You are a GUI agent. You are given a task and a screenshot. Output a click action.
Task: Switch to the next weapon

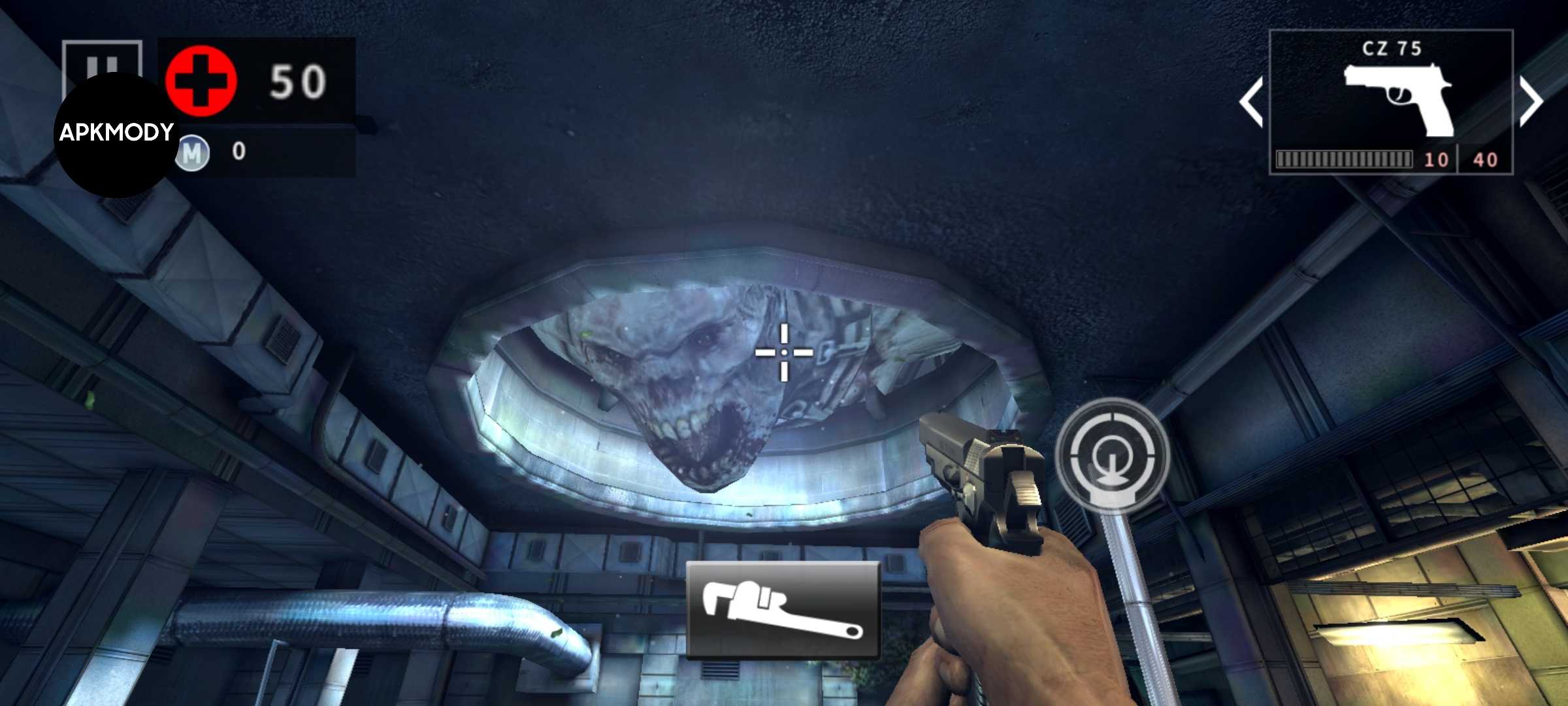point(1531,101)
